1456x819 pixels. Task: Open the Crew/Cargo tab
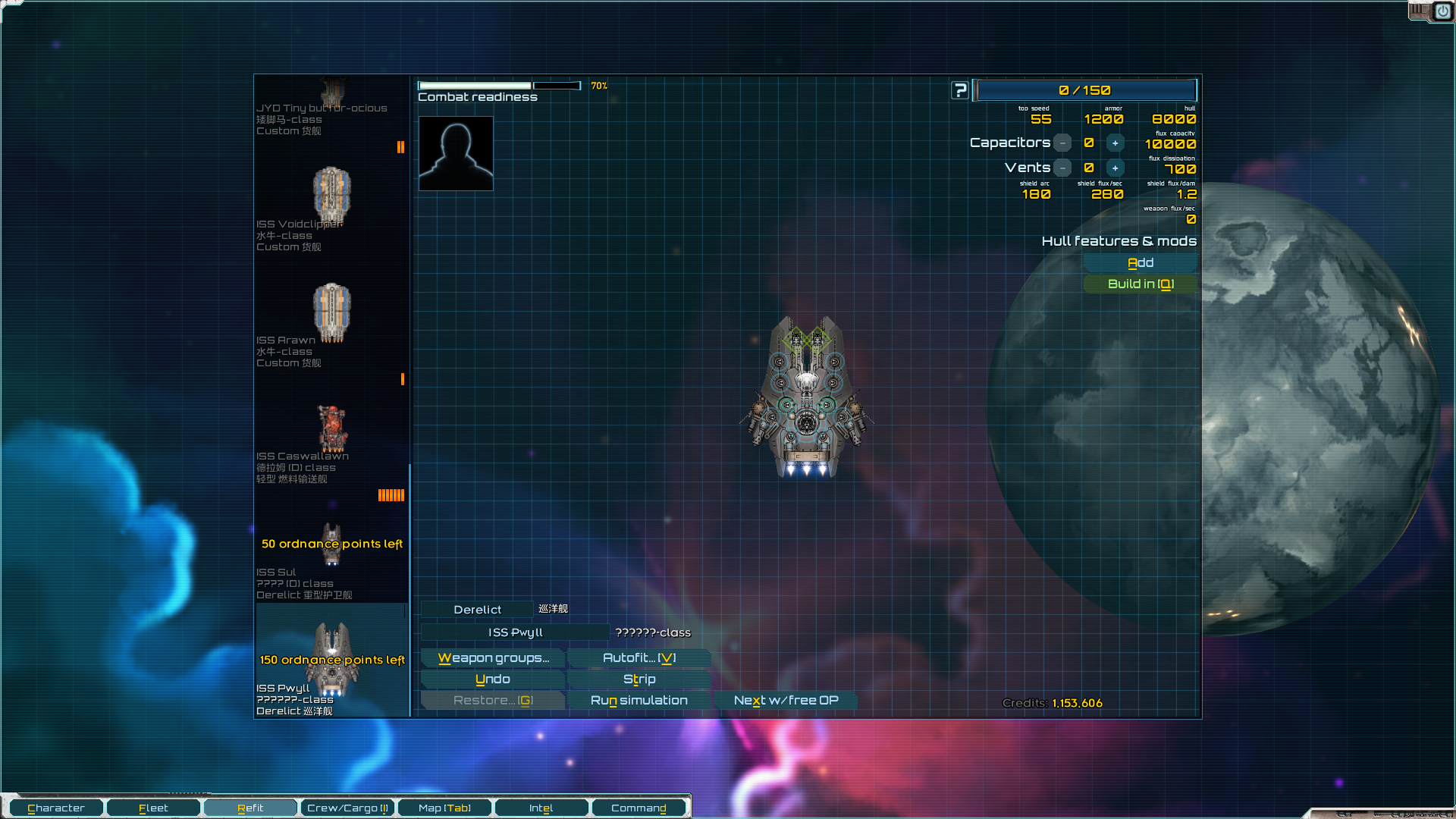347,808
